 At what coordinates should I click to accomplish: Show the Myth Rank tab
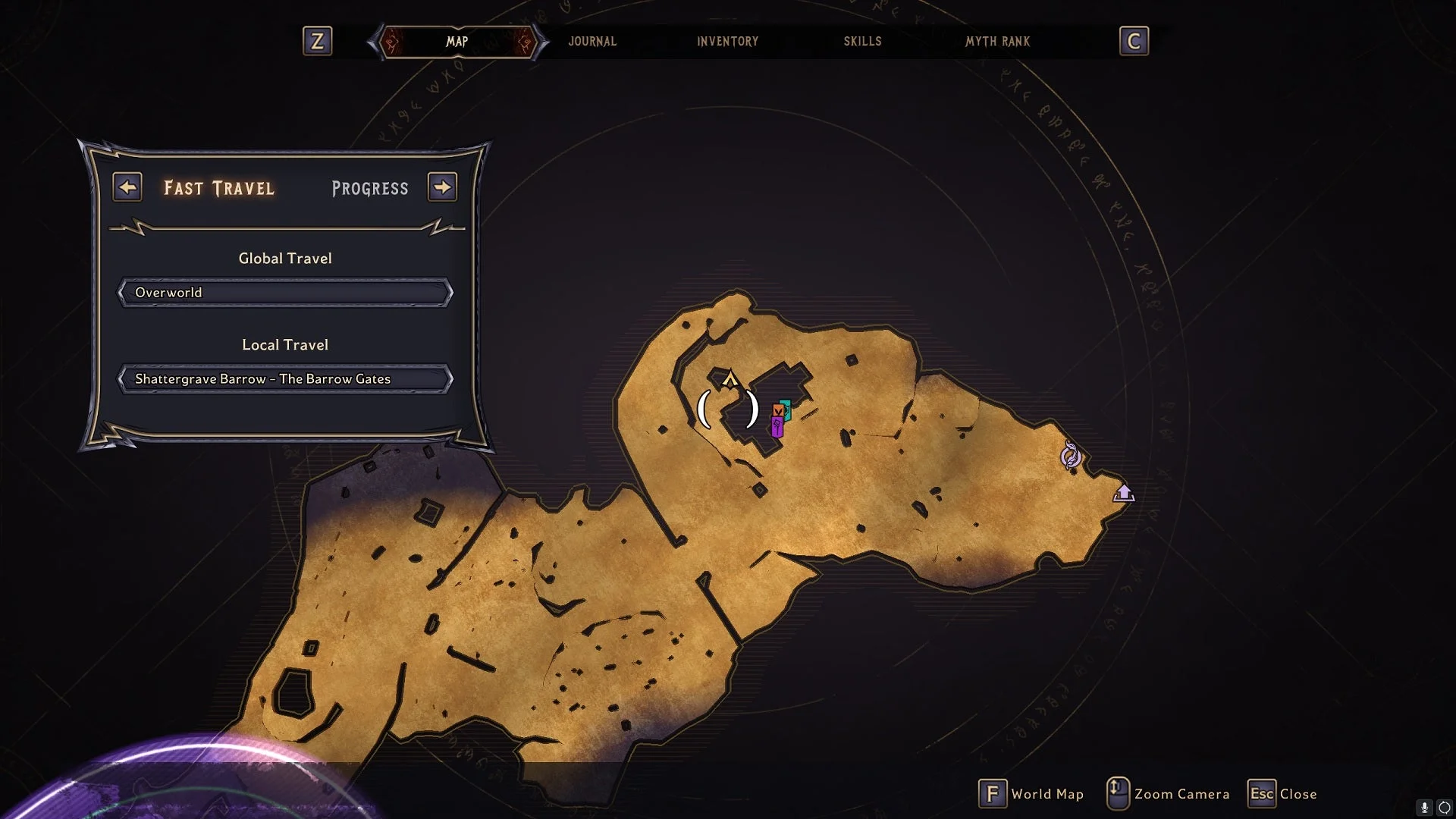pyautogui.click(x=997, y=42)
